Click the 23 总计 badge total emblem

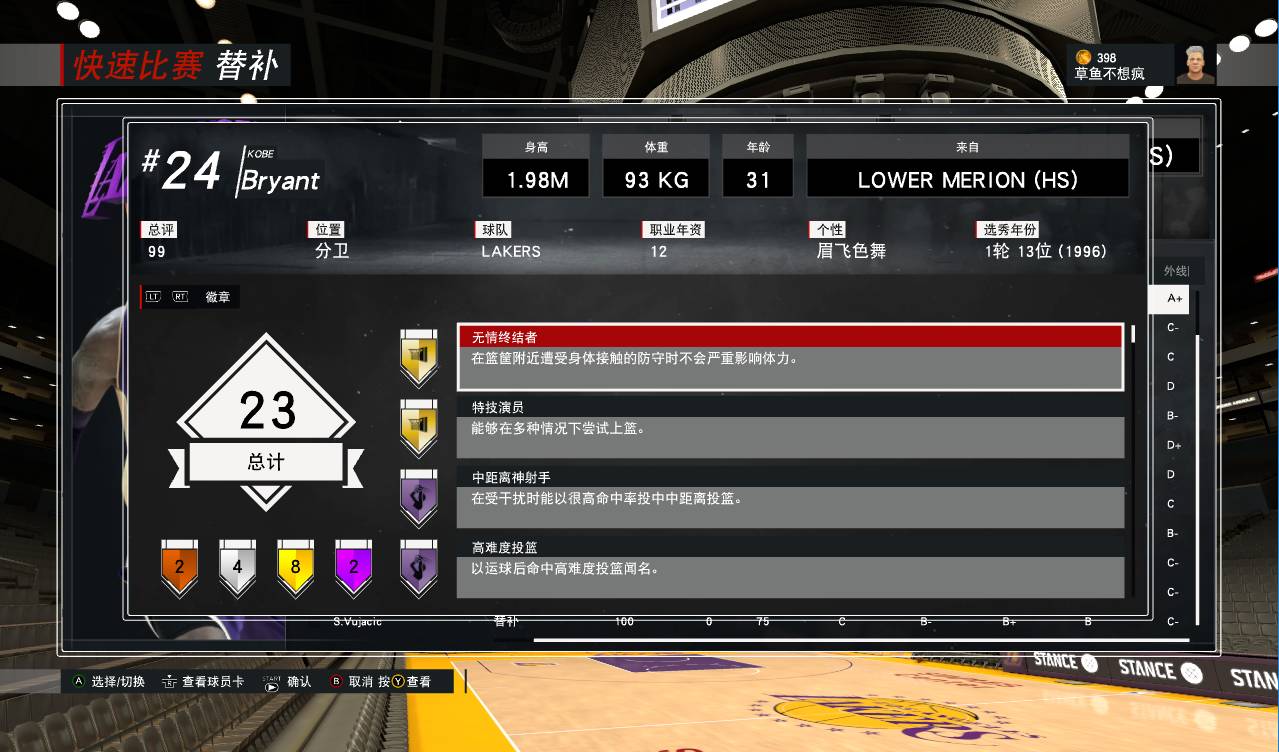267,422
